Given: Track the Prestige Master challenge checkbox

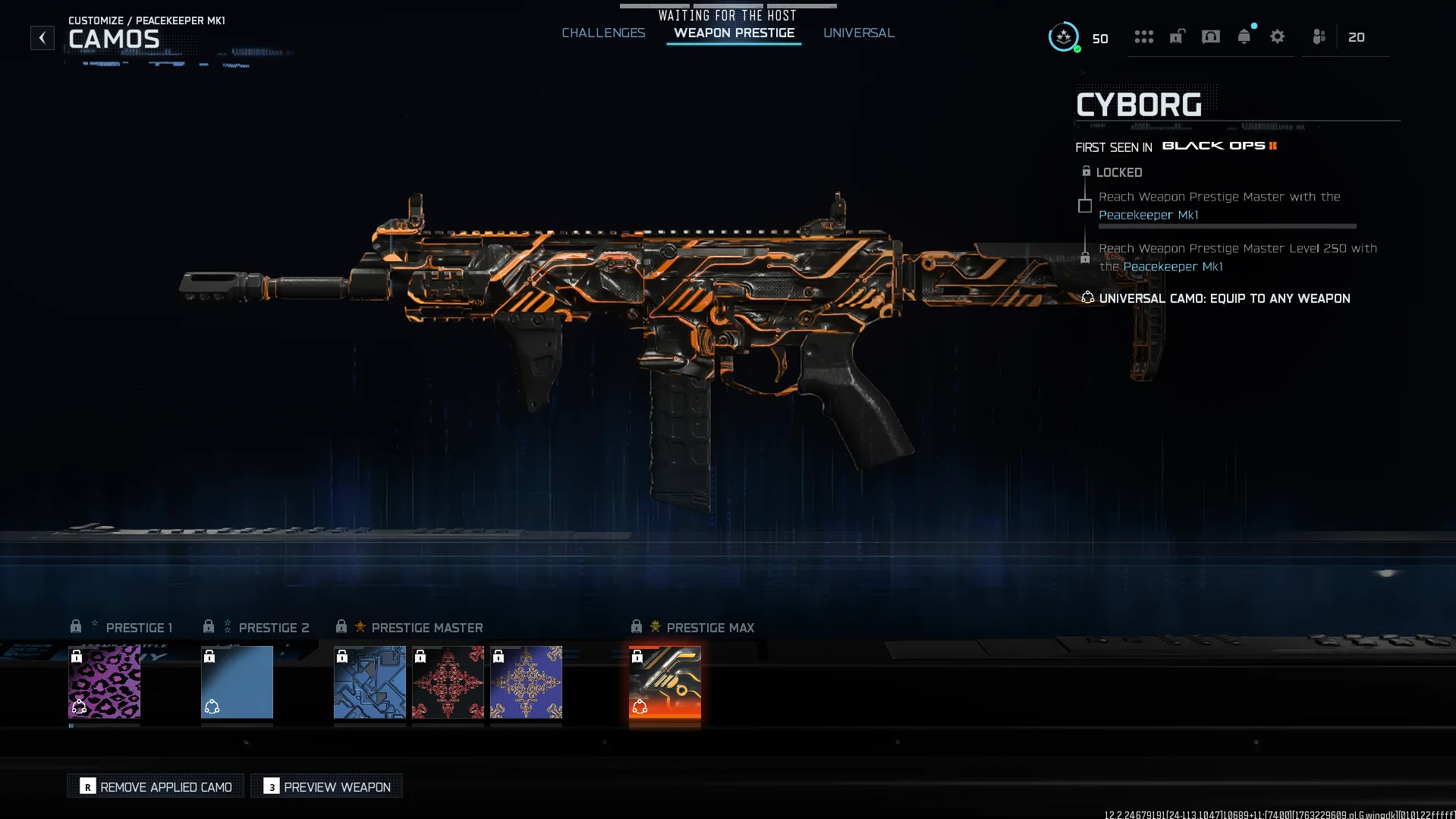Looking at the screenshot, I should click(1085, 206).
